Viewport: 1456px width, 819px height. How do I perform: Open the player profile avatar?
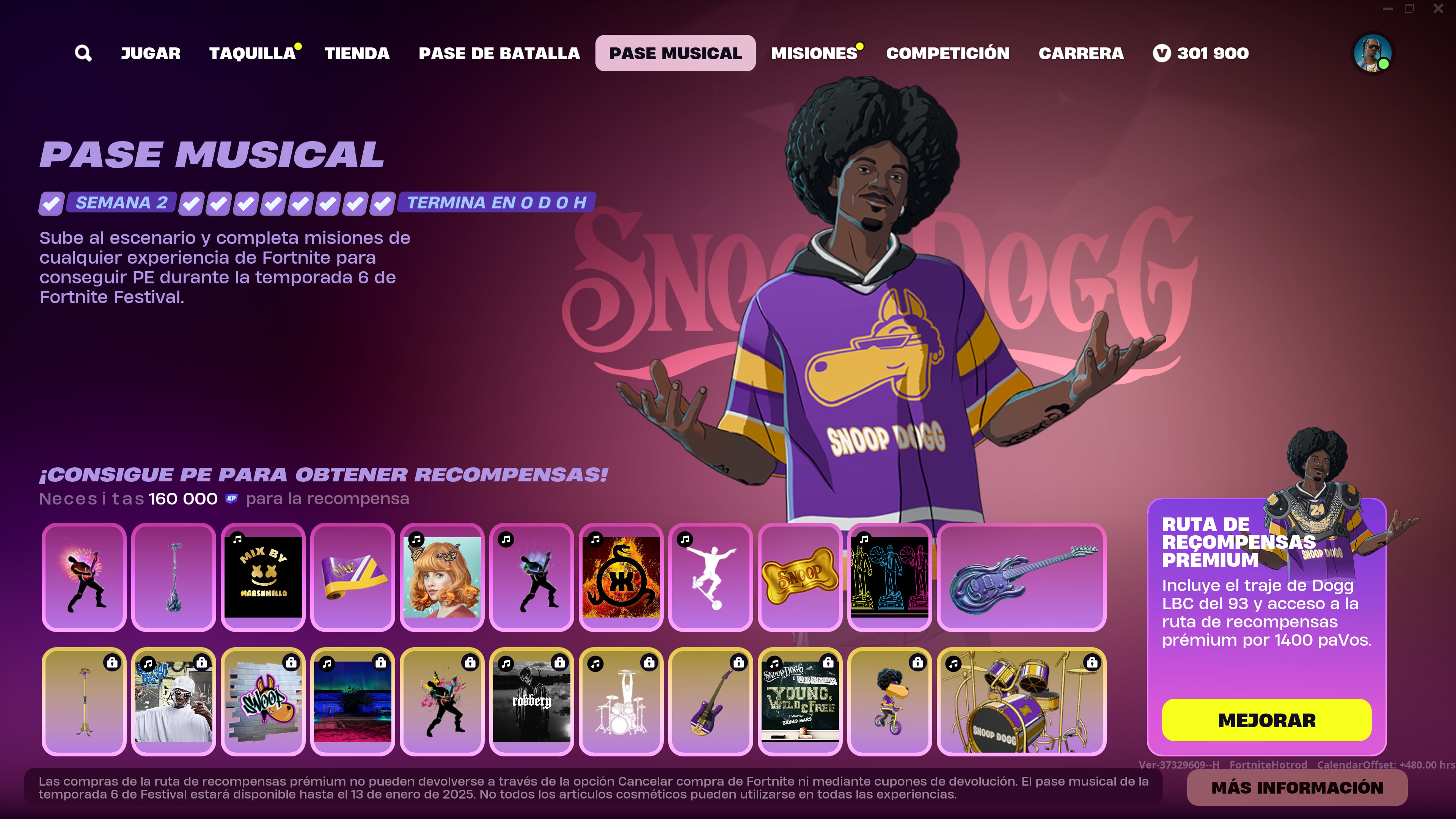point(1372,53)
